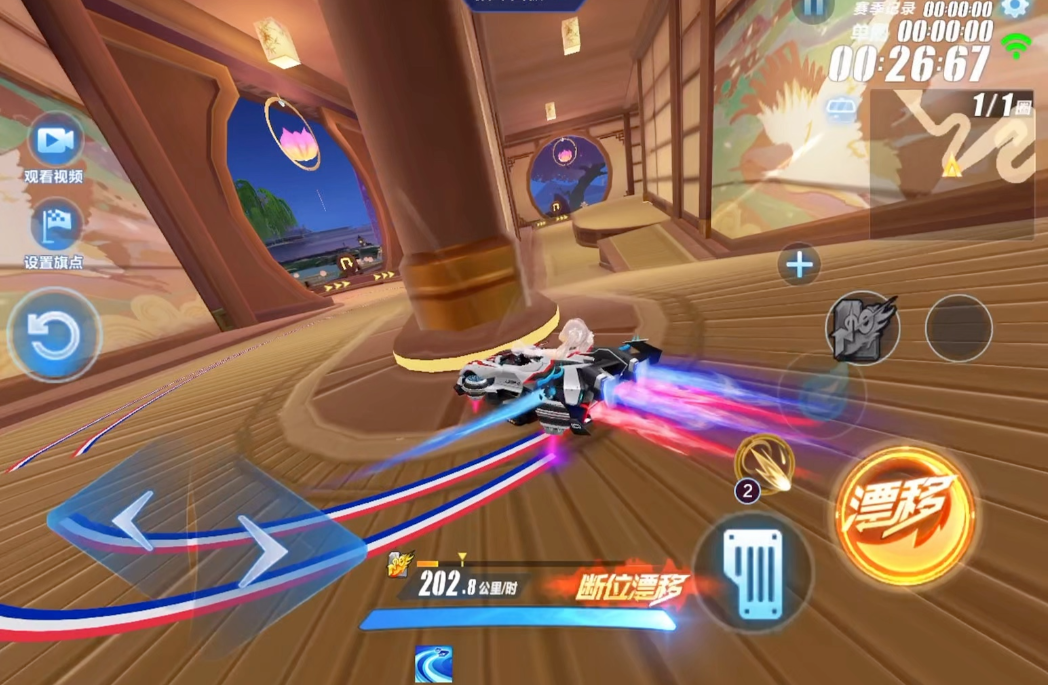Tap the blue plus button

click(x=799, y=265)
